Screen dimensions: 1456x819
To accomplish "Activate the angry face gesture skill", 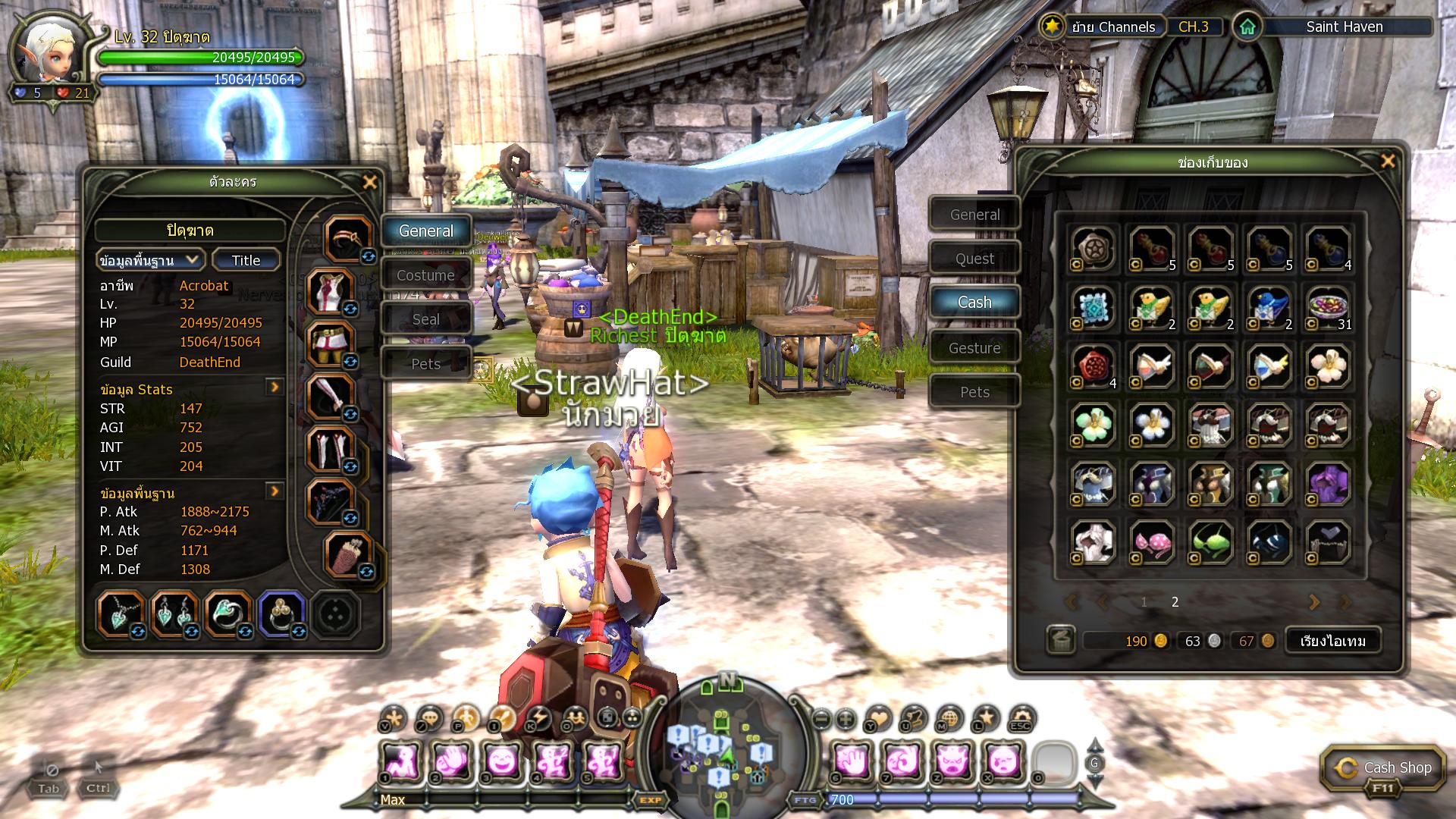I will [x=952, y=761].
